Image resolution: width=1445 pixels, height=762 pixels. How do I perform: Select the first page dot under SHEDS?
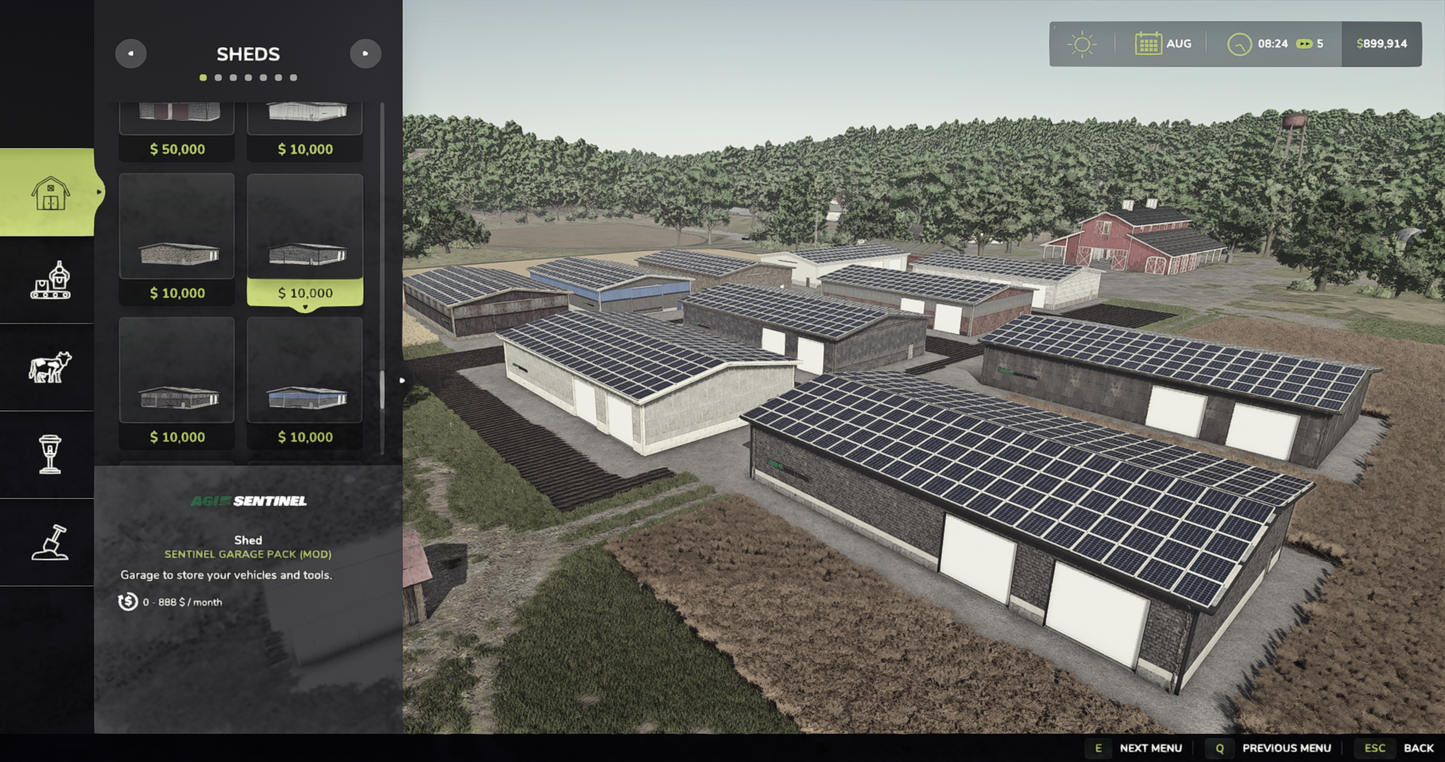(x=202, y=76)
